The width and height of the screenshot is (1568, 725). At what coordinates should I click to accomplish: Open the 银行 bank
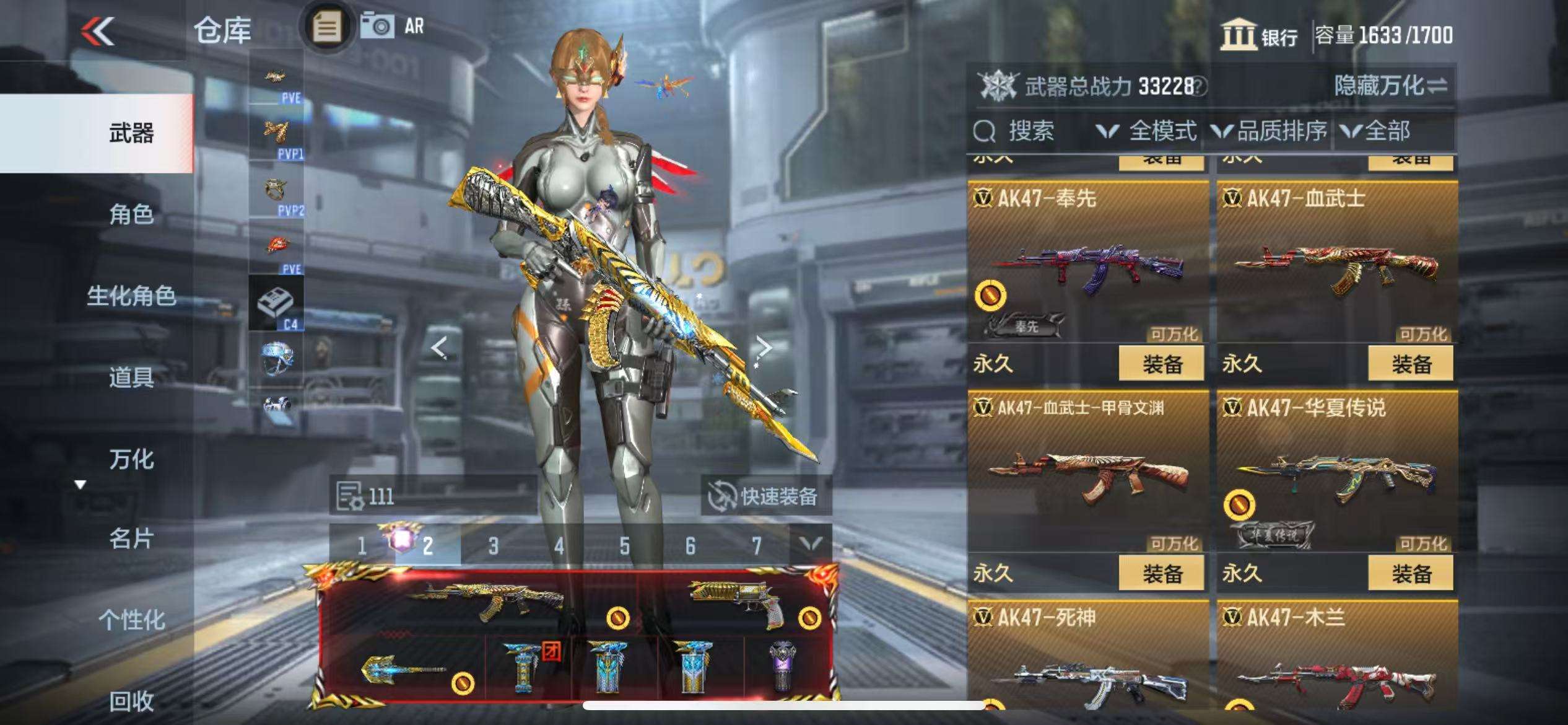pyautogui.click(x=1258, y=35)
